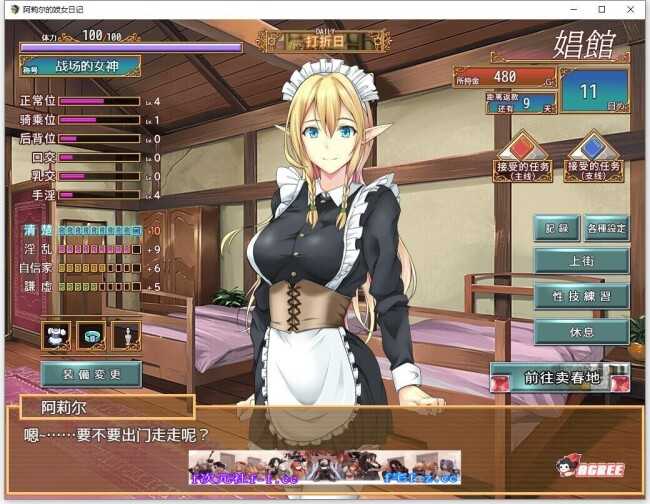View accepted side-line quests (支线)
Viewport: 650px width, 504px height.
[593, 156]
